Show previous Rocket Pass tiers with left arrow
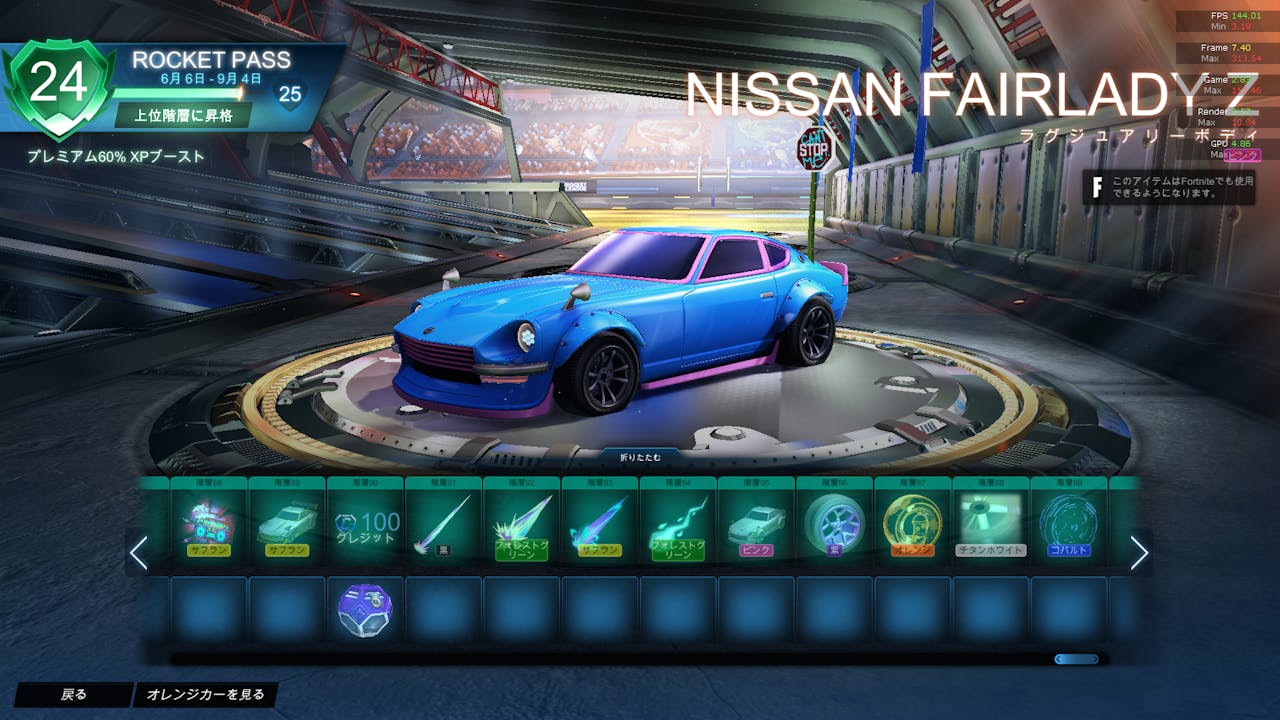This screenshot has height=720, width=1280. [139, 552]
